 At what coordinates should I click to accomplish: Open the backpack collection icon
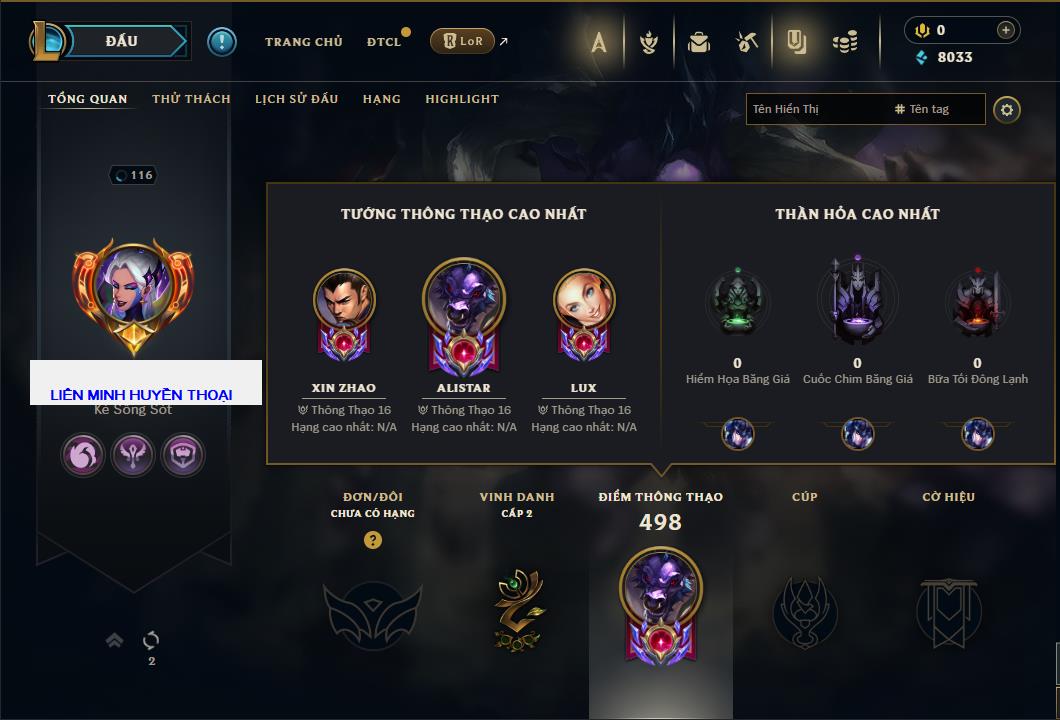click(x=698, y=42)
